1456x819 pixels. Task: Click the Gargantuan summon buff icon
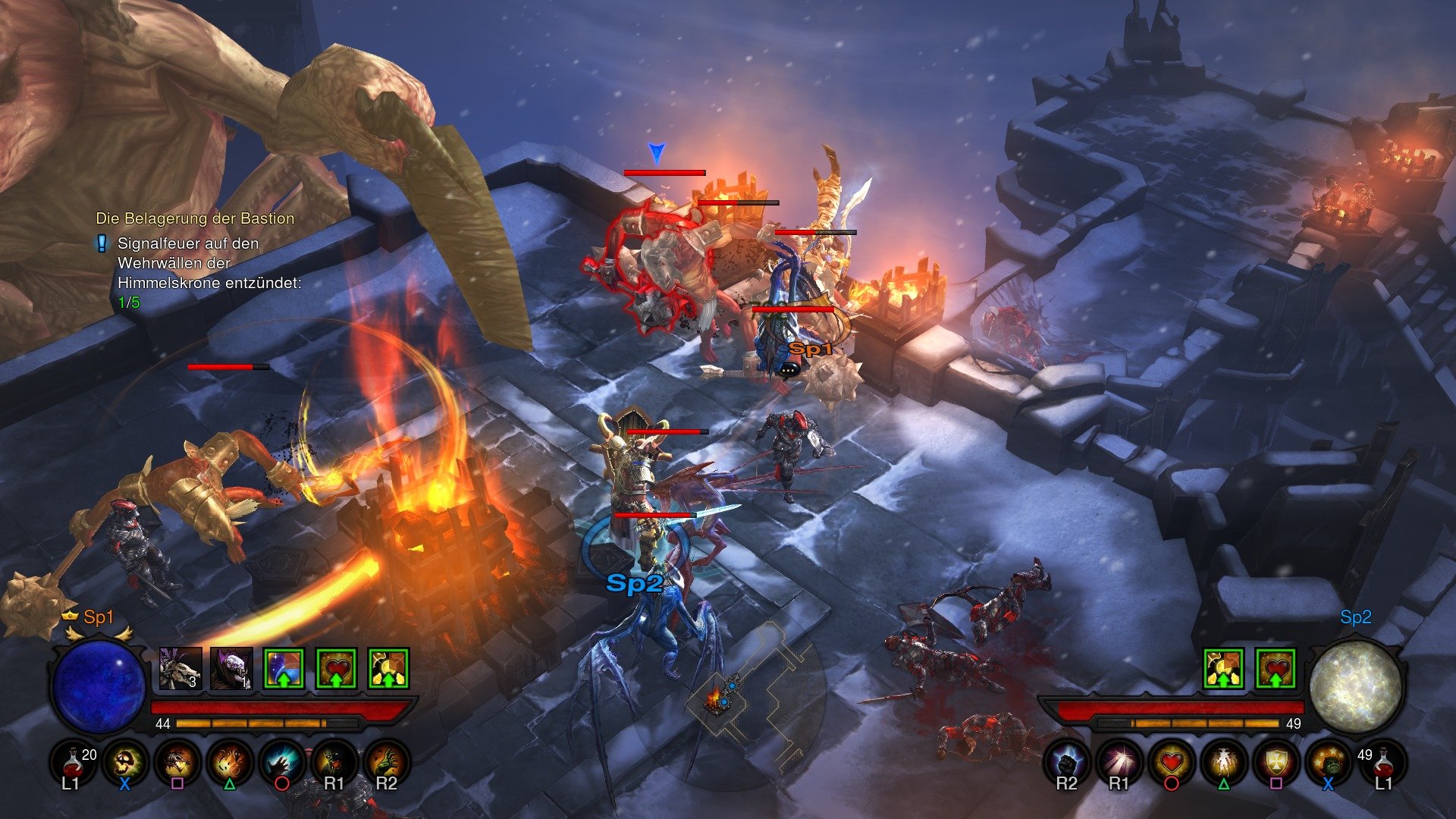[x=232, y=667]
